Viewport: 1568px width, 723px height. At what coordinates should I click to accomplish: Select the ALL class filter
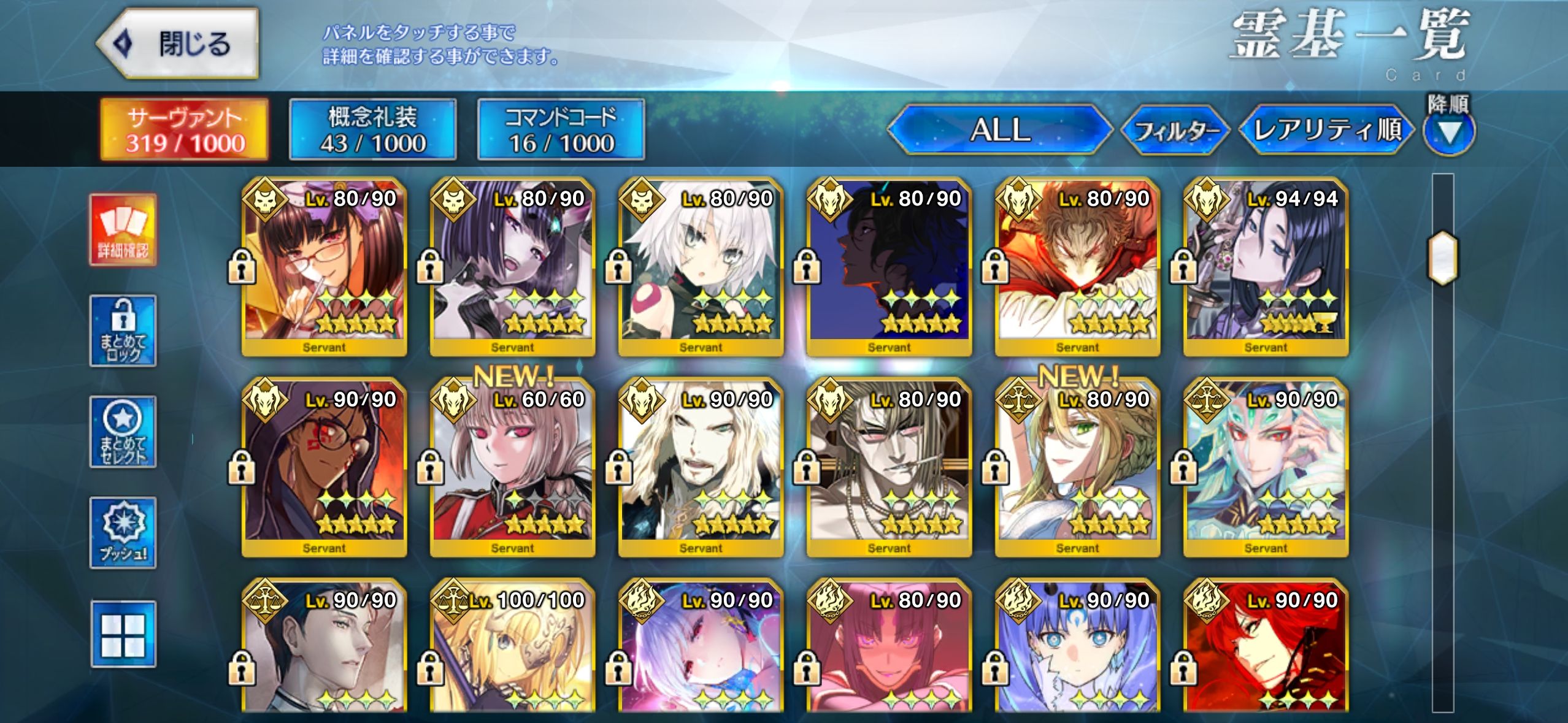(x=999, y=130)
